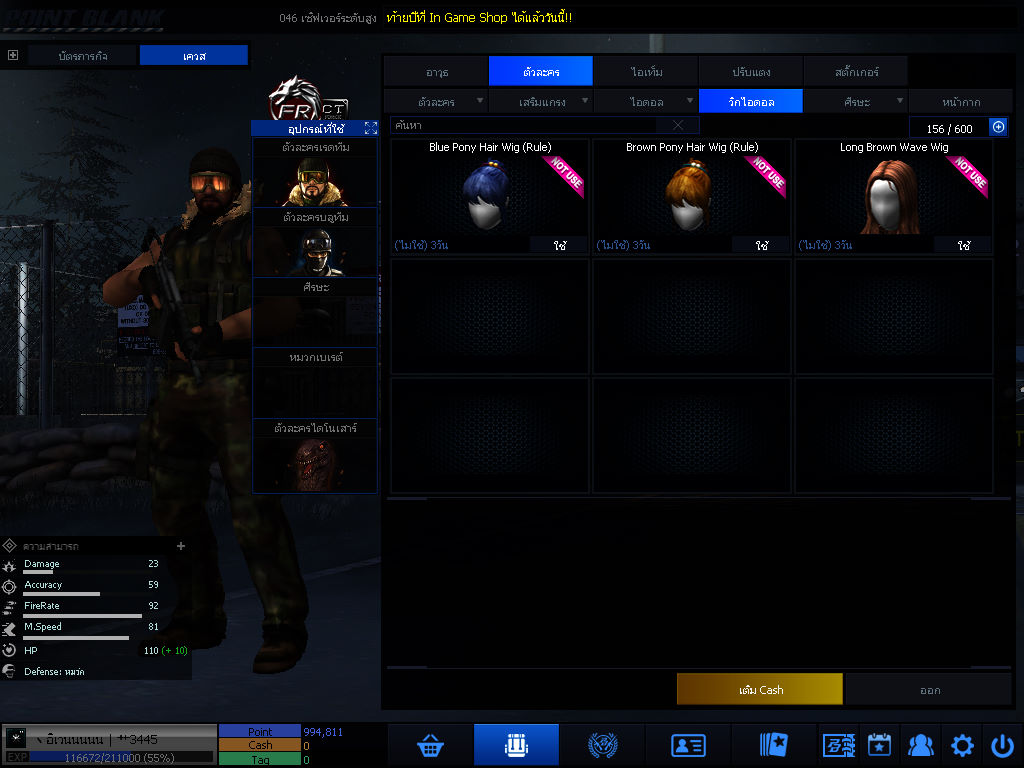
Task: Open the settings gear icon
Action: pyautogui.click(x=962, y=745)
